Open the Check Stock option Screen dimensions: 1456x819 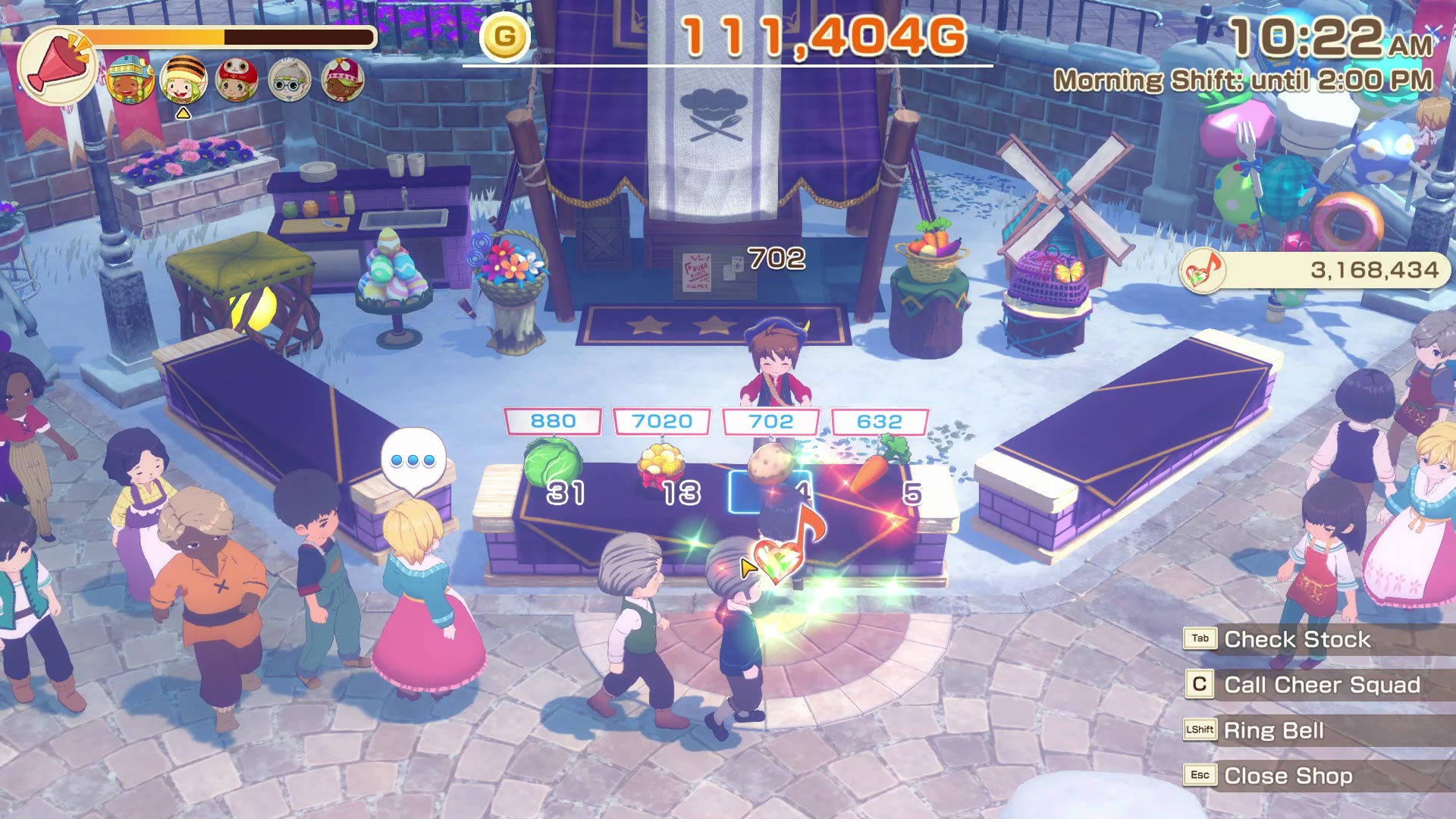[1297, 639]
